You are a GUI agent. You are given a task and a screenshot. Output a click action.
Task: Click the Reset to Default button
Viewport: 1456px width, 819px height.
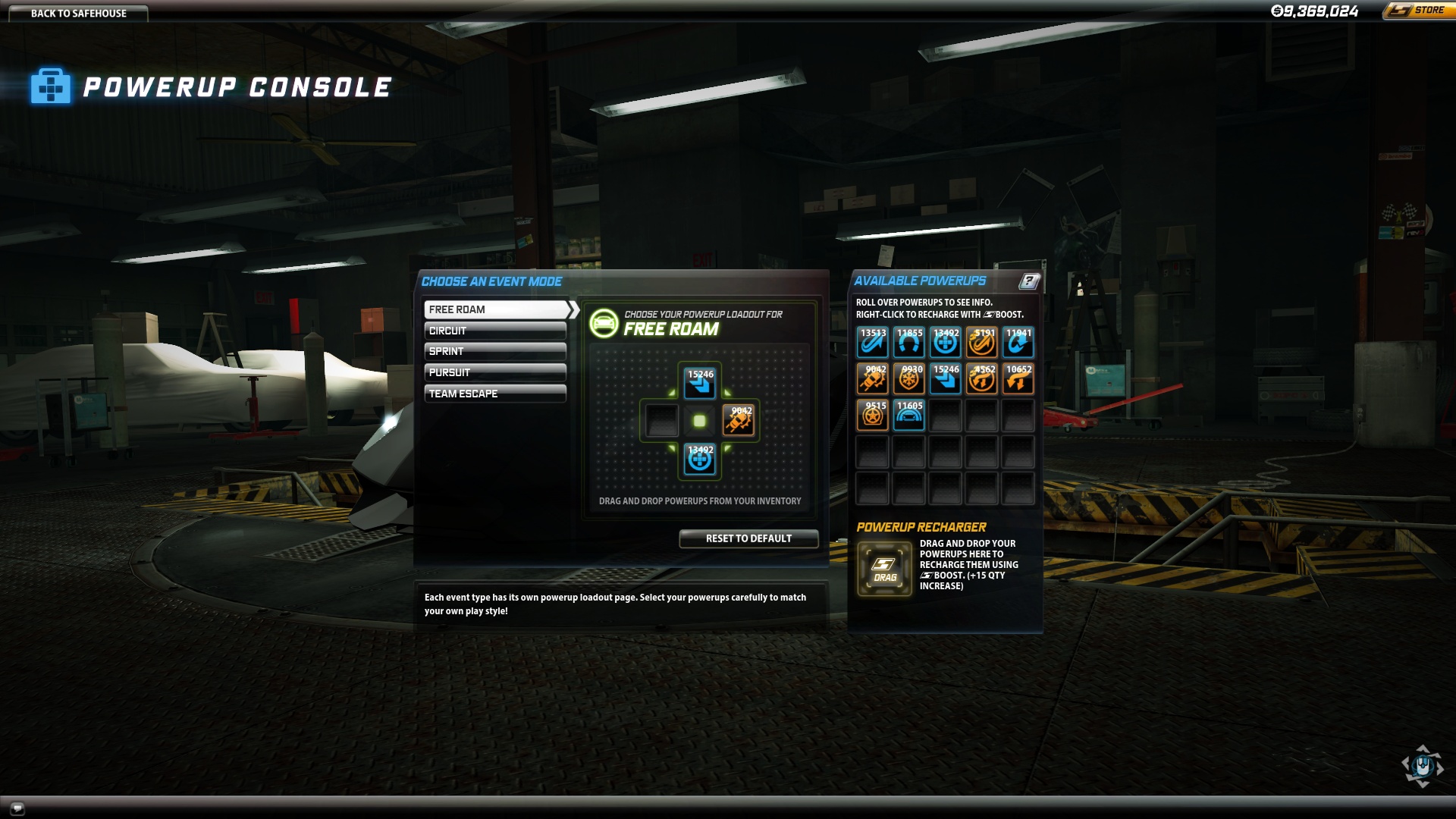[748, 538]
